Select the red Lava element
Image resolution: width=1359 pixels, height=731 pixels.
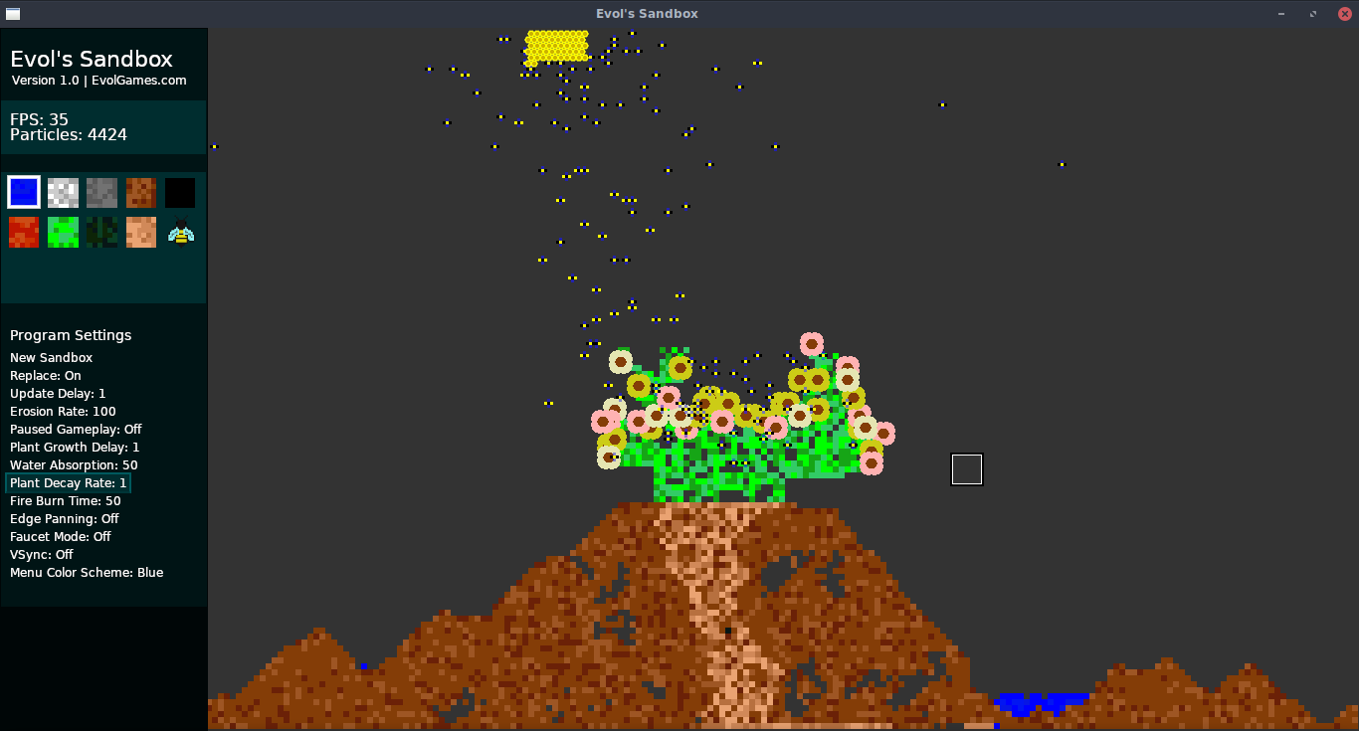click(23, 232)
